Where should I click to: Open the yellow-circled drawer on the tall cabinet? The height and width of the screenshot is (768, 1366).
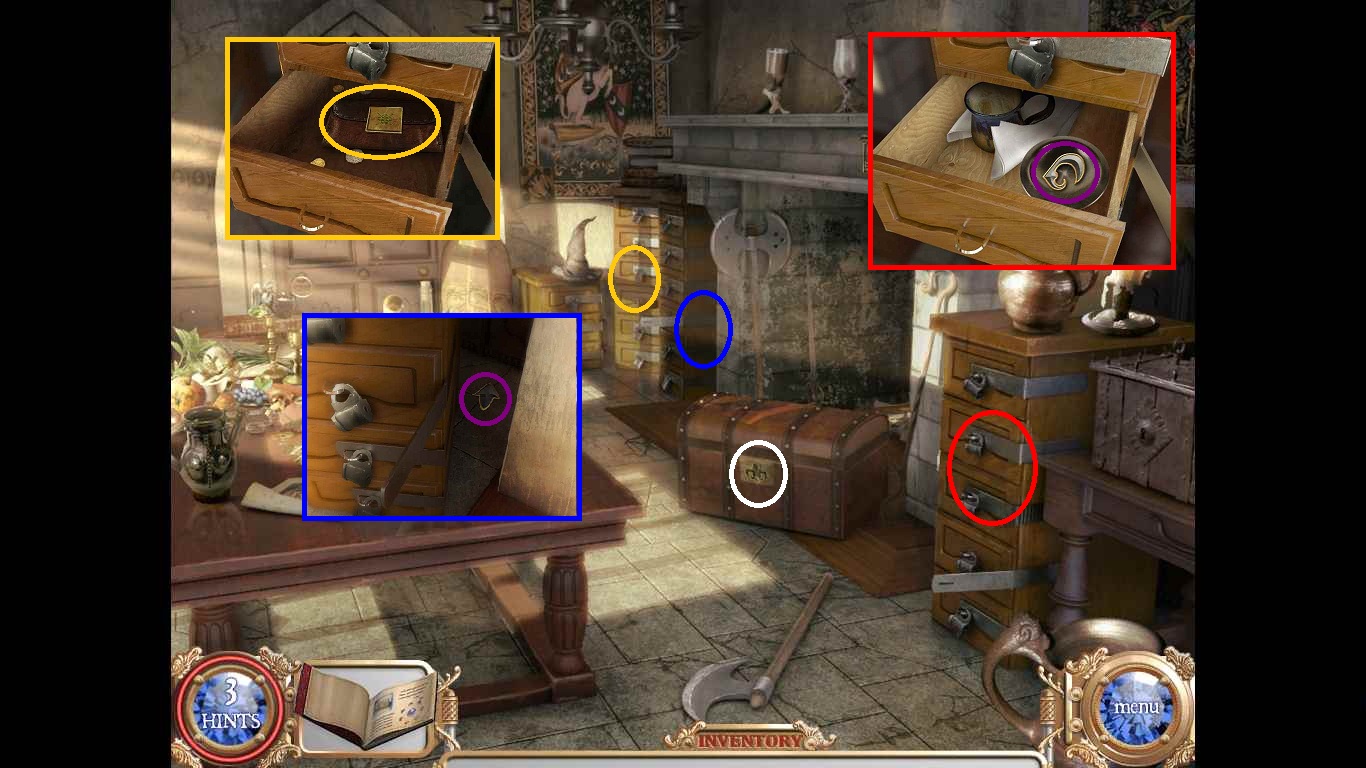pyautogui.click(x=632, y=277)
